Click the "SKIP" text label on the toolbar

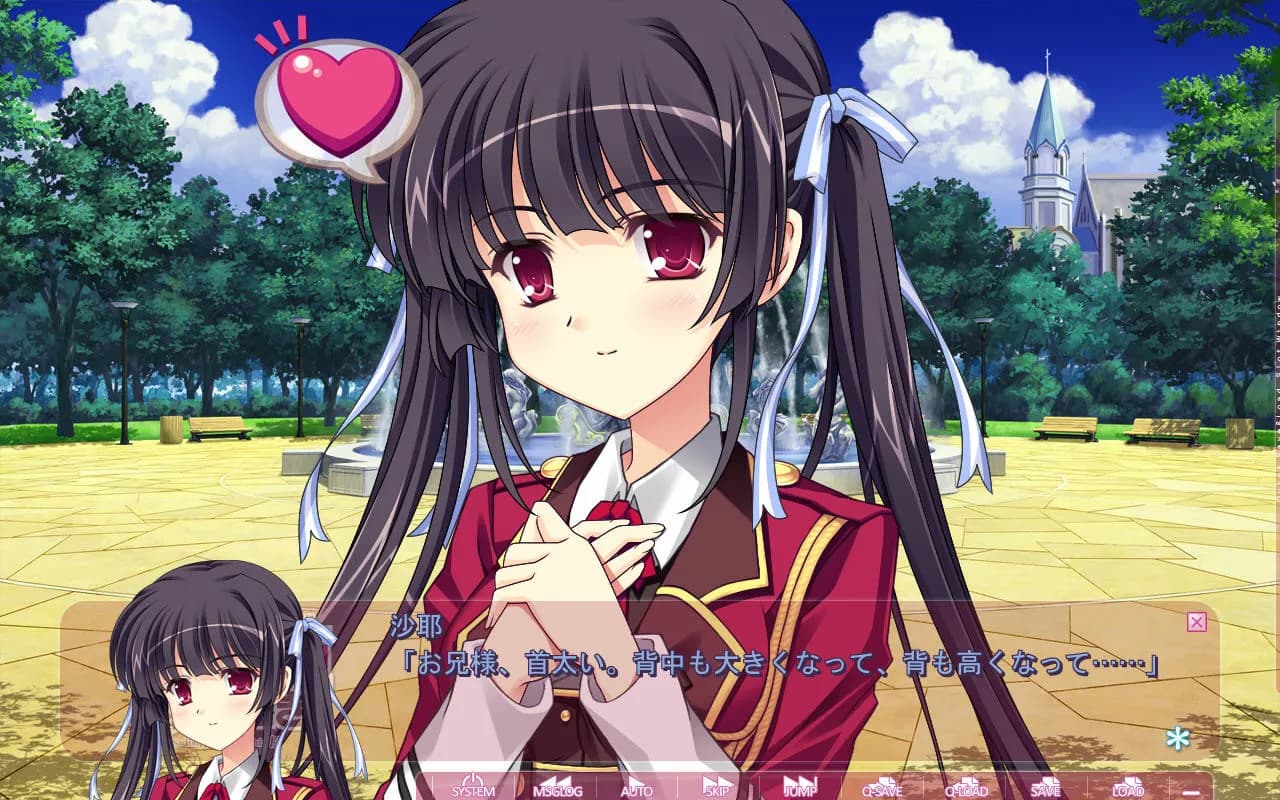click(x=717, y=790)
